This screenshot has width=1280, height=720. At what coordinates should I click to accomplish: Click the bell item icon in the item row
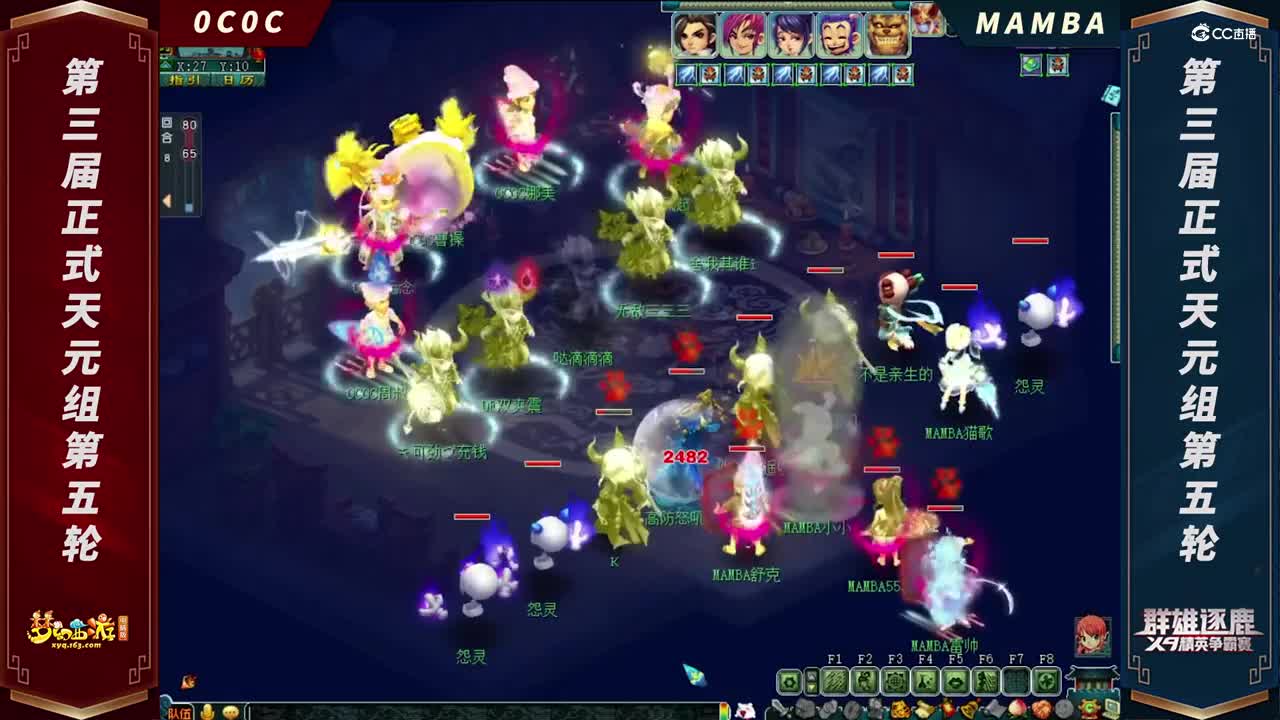click(970, 708)
